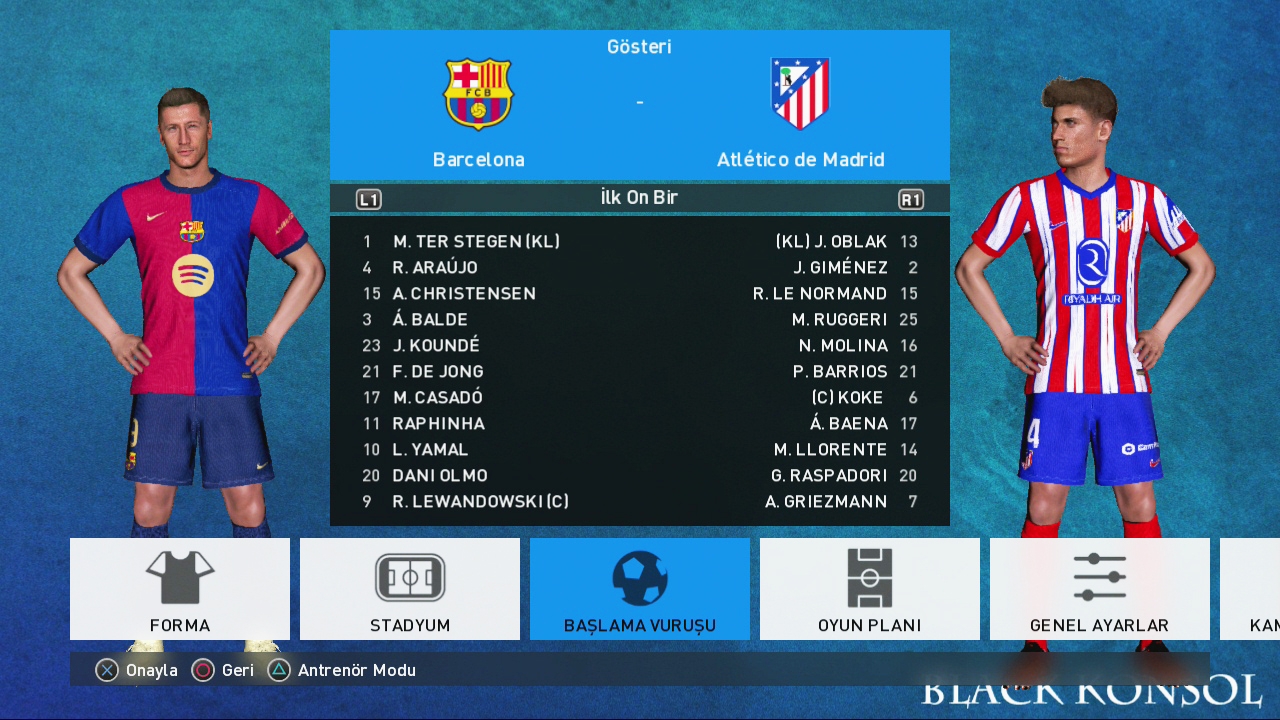
Task: Select the Atlético de Madrid crest
Action: click(800, 94)
